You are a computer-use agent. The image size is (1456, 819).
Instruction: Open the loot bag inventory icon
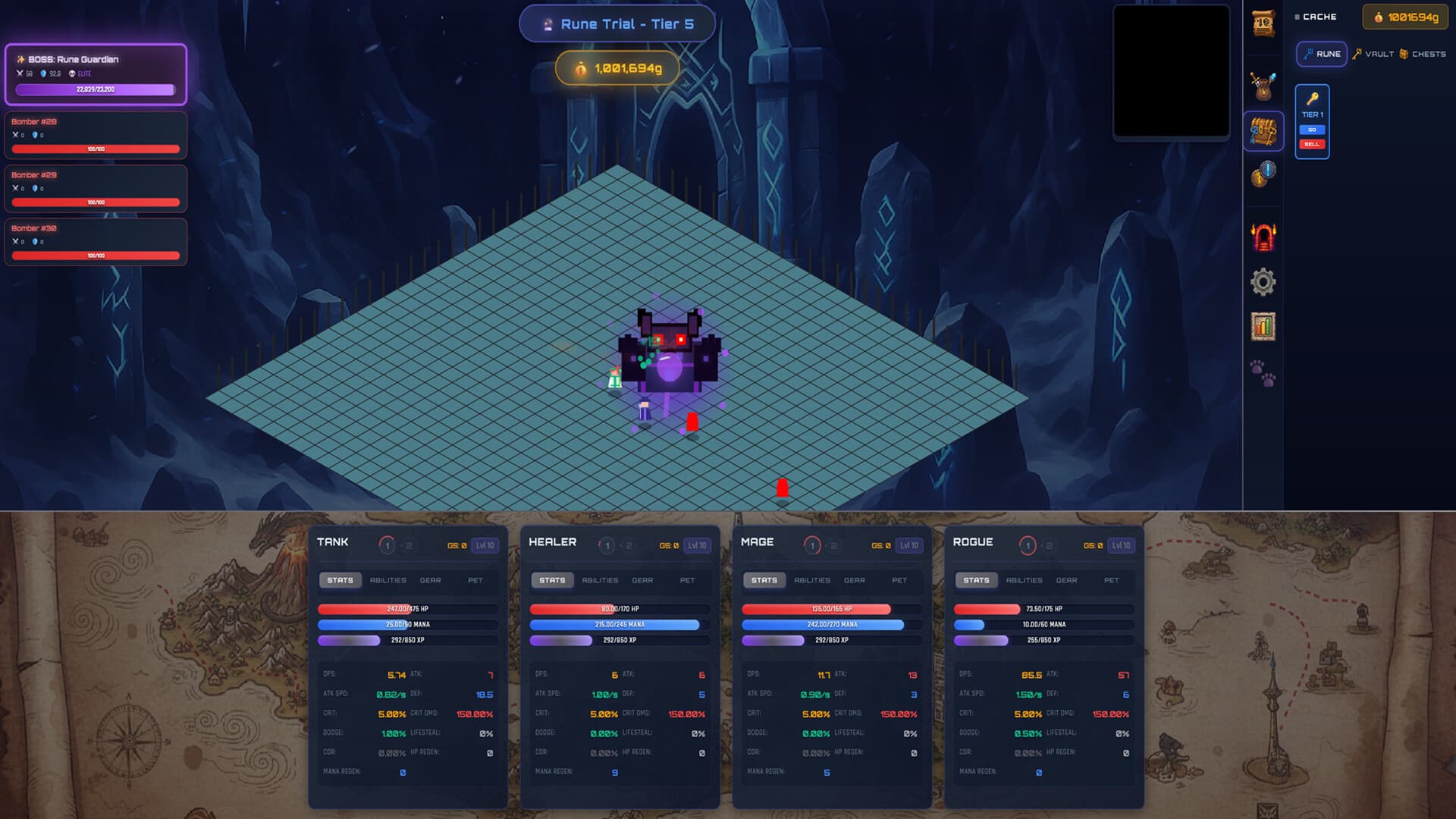click(1263, 85)
